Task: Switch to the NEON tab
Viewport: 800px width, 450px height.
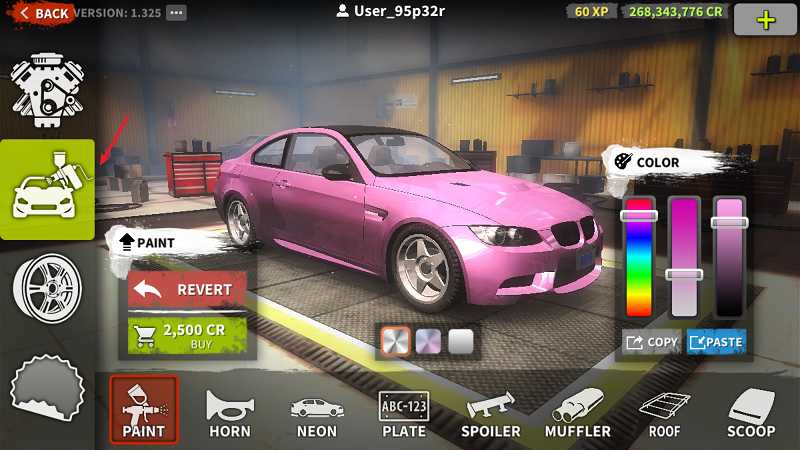Action: click(316, 410)
